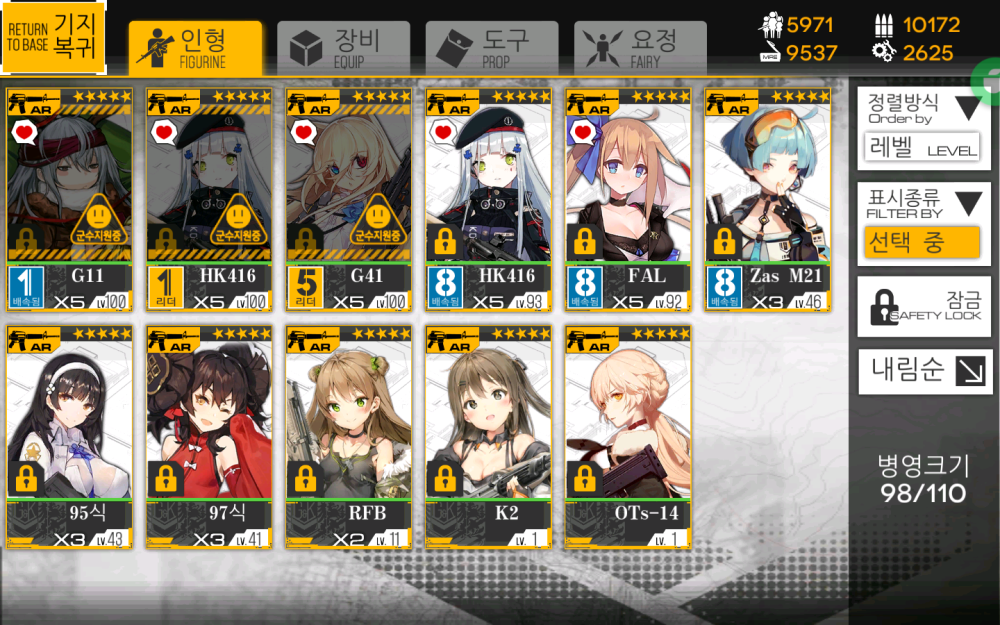Toggle the 내림순 descending sort order
Screen dimensions: 1000x625
pyautogui.click(x=923, y=371)
